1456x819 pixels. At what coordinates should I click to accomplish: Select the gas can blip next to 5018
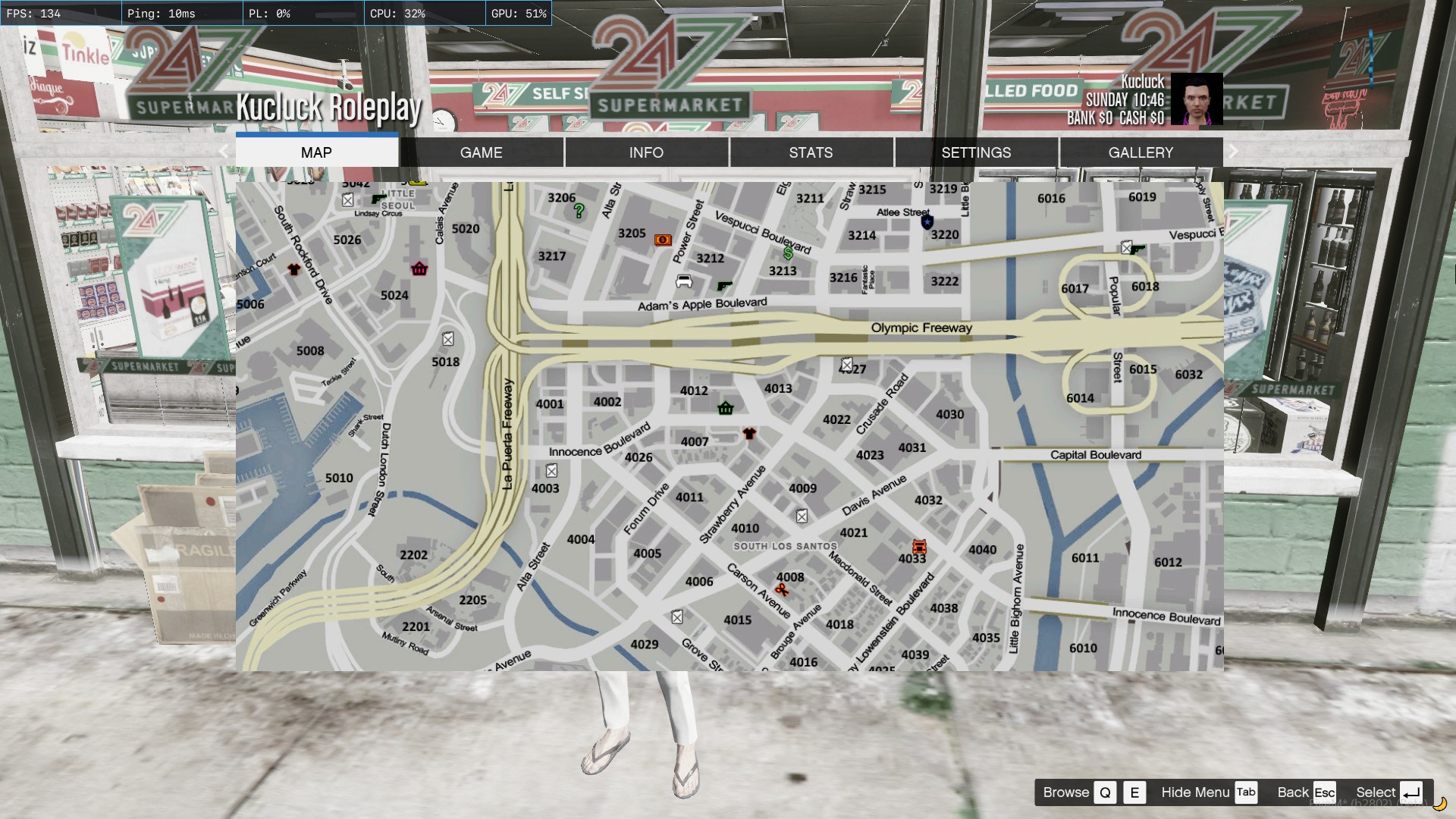[447, 340]
